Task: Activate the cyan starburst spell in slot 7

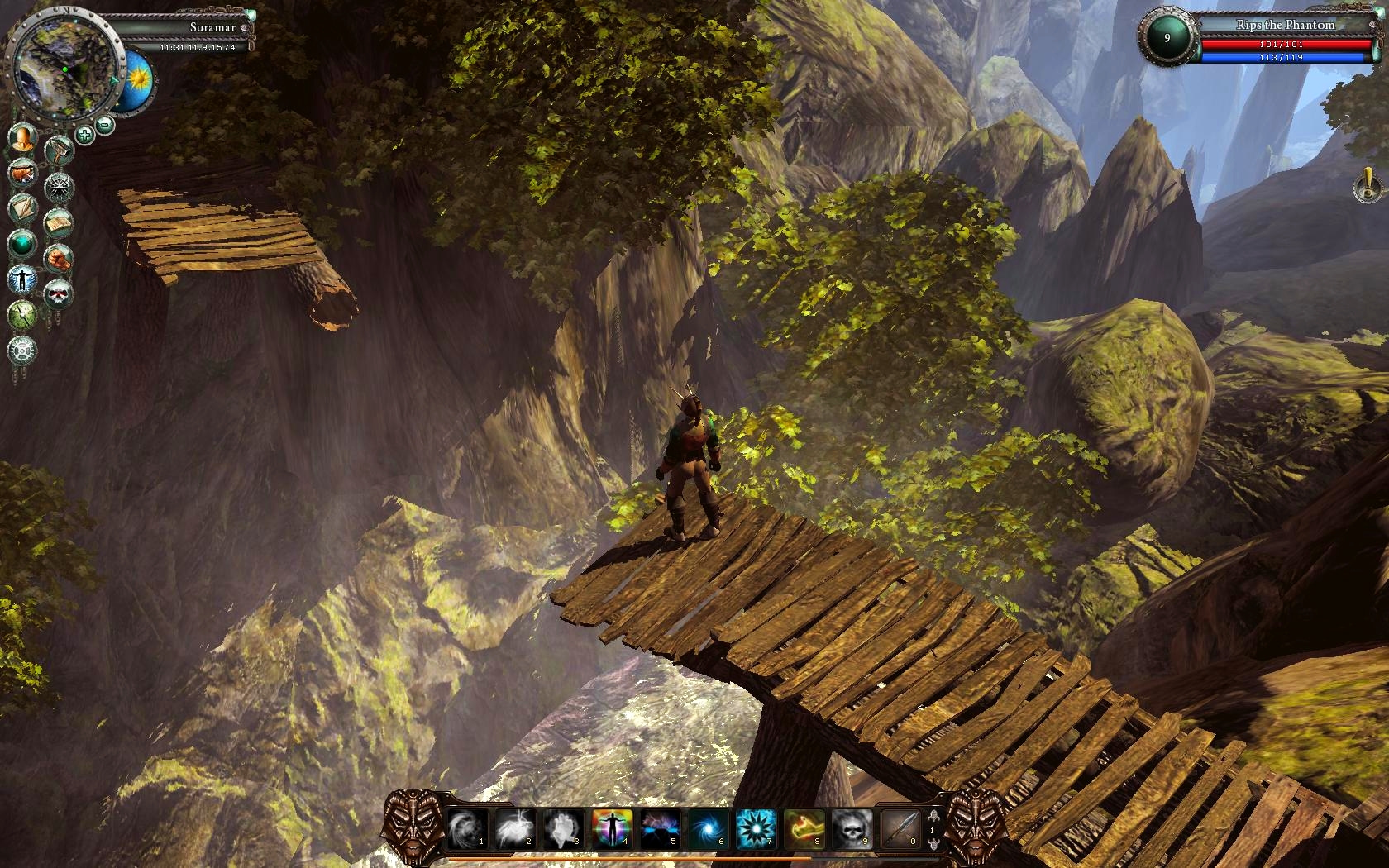Action: click(x=756, y=827)
